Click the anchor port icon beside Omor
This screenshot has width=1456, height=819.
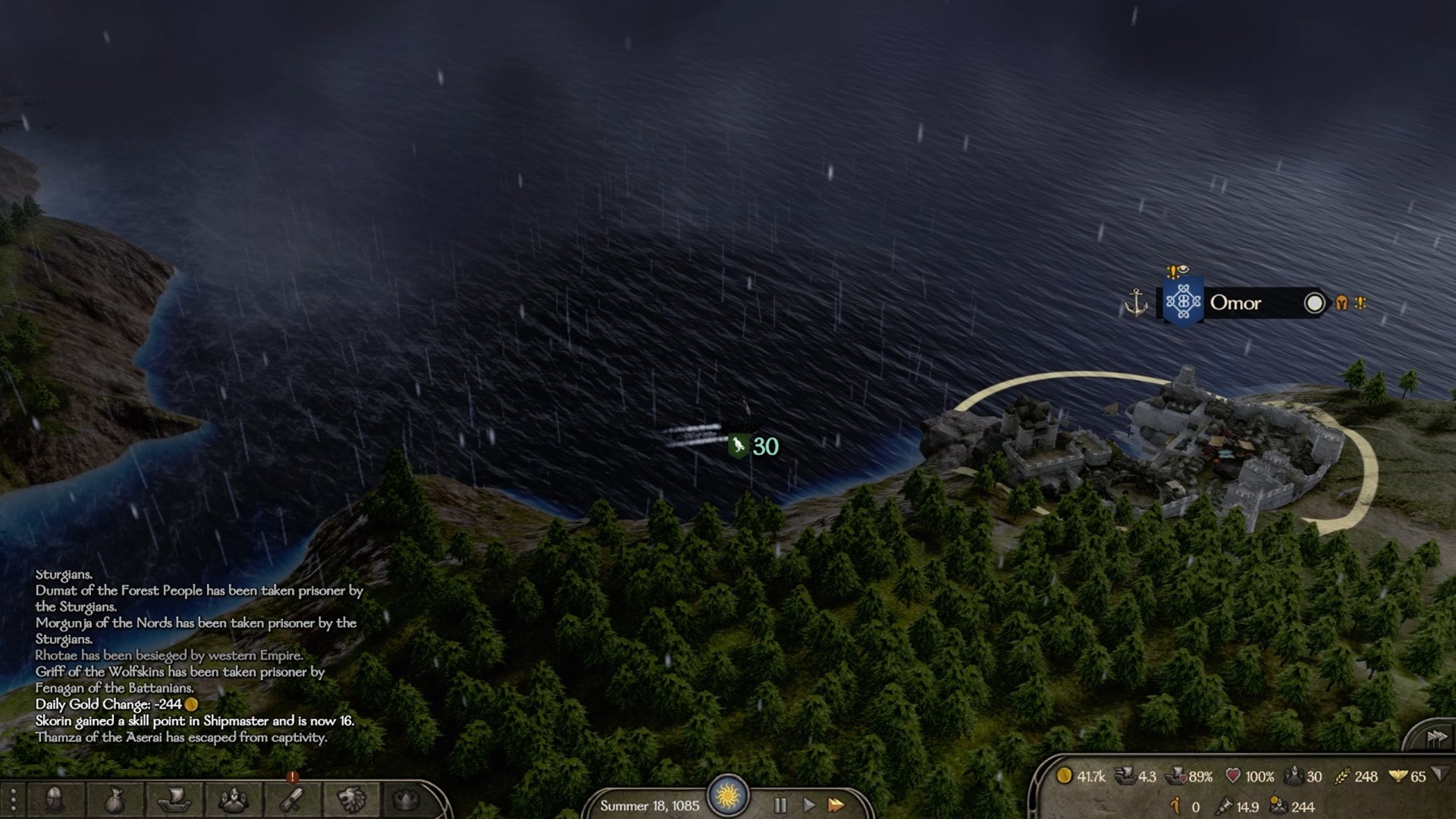[1135, 303]
